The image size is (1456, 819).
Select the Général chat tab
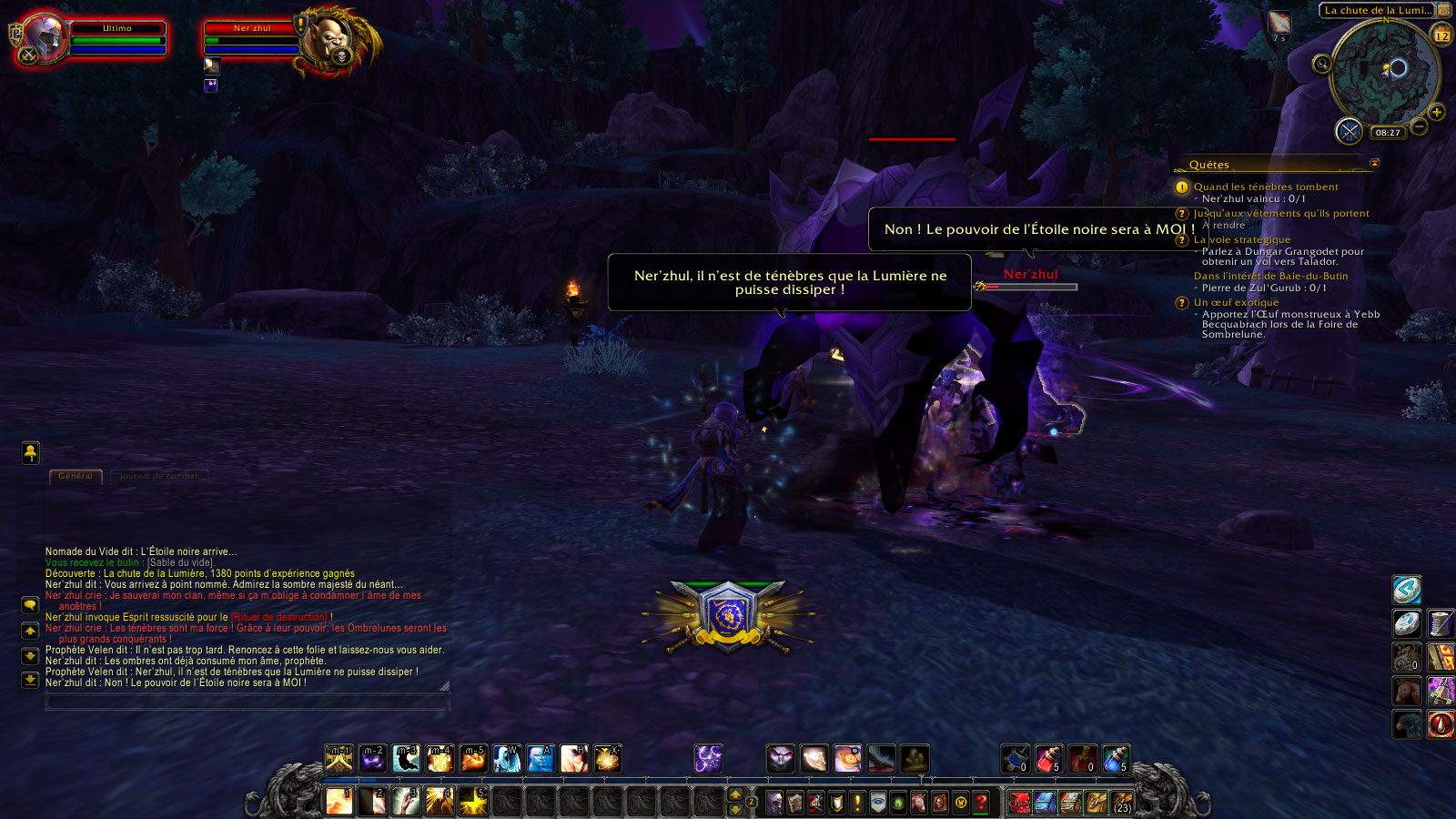[x=76, y=476]
